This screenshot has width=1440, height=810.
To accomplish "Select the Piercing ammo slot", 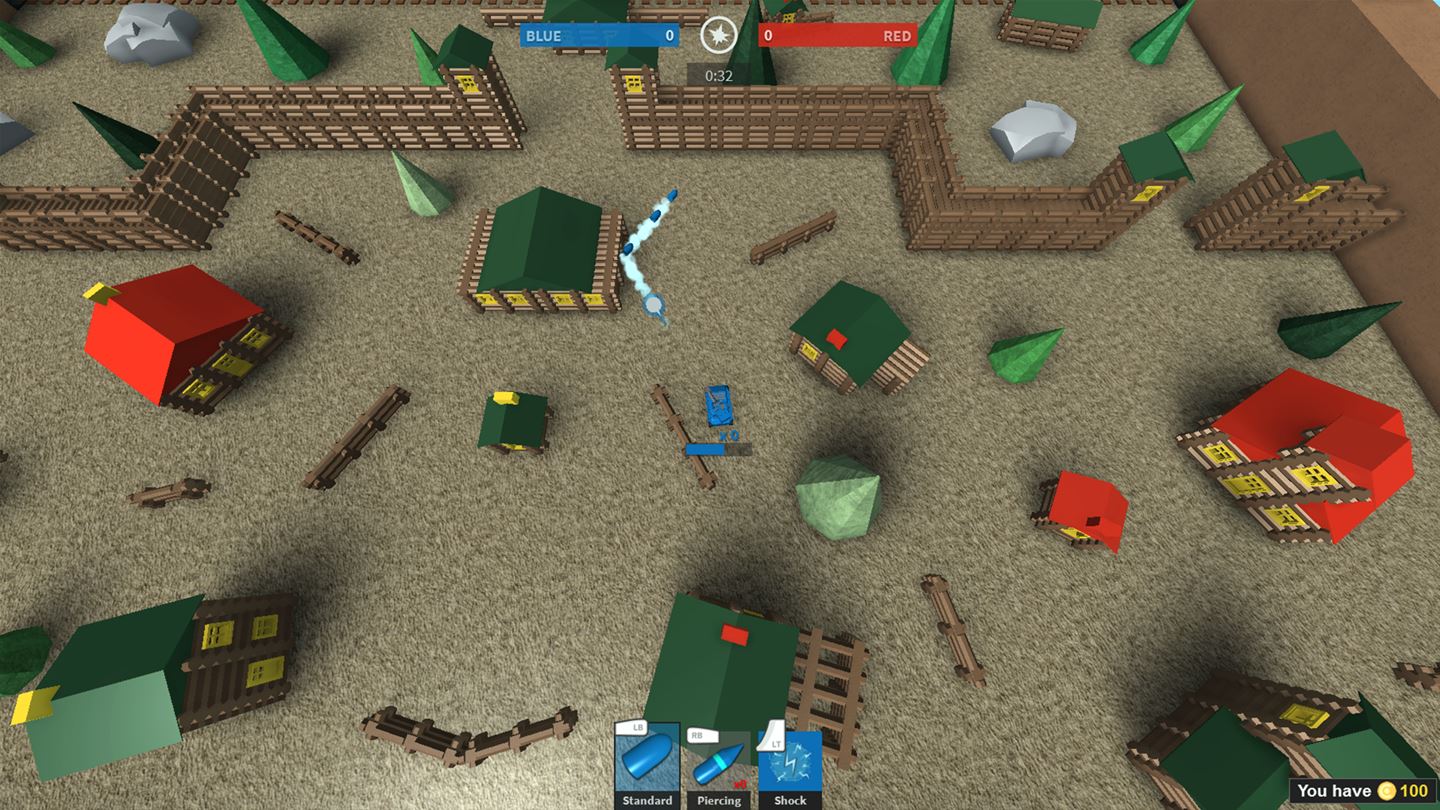I will pos(718,765).
